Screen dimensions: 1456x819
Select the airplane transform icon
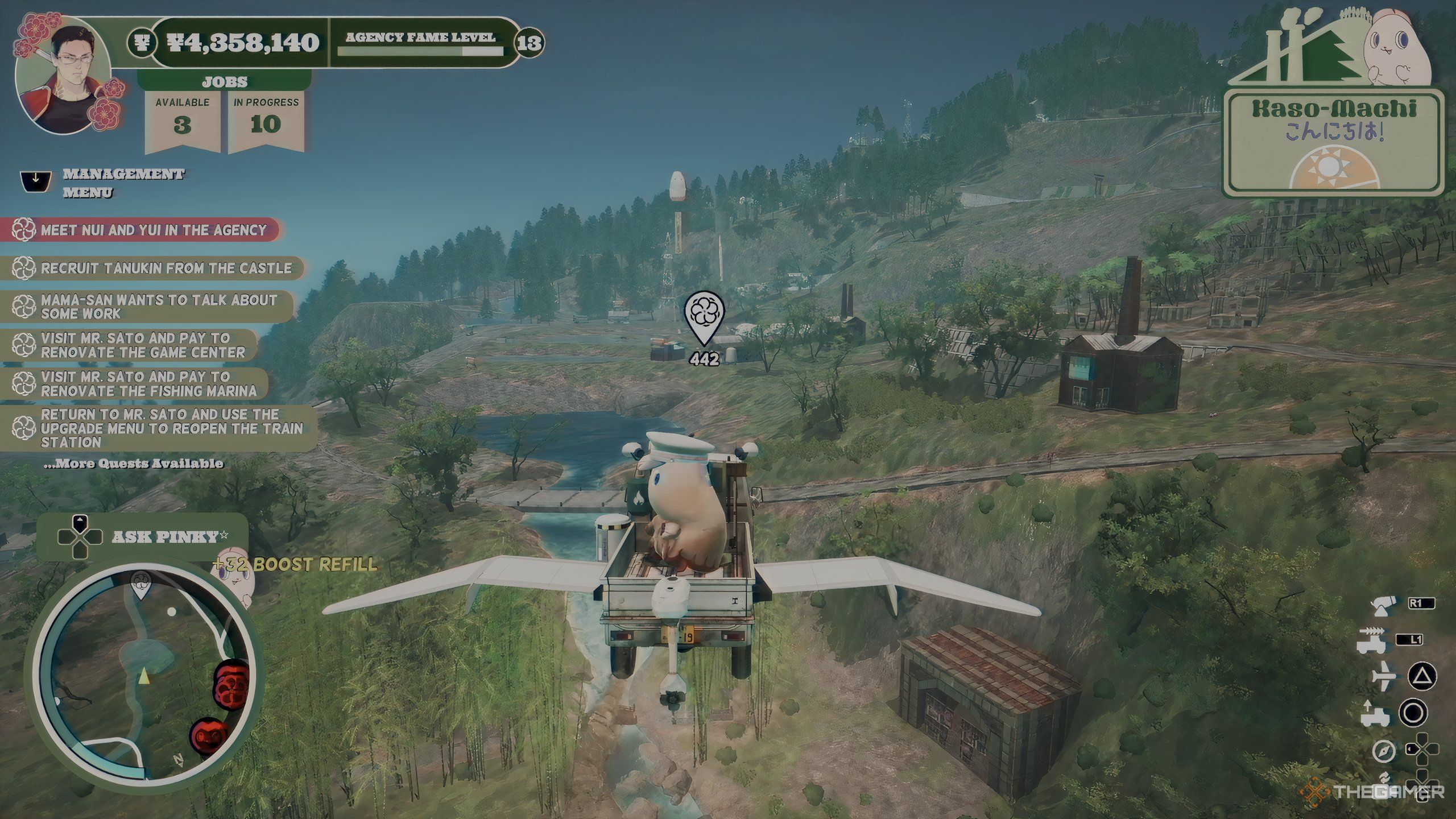click(1383, 676)
